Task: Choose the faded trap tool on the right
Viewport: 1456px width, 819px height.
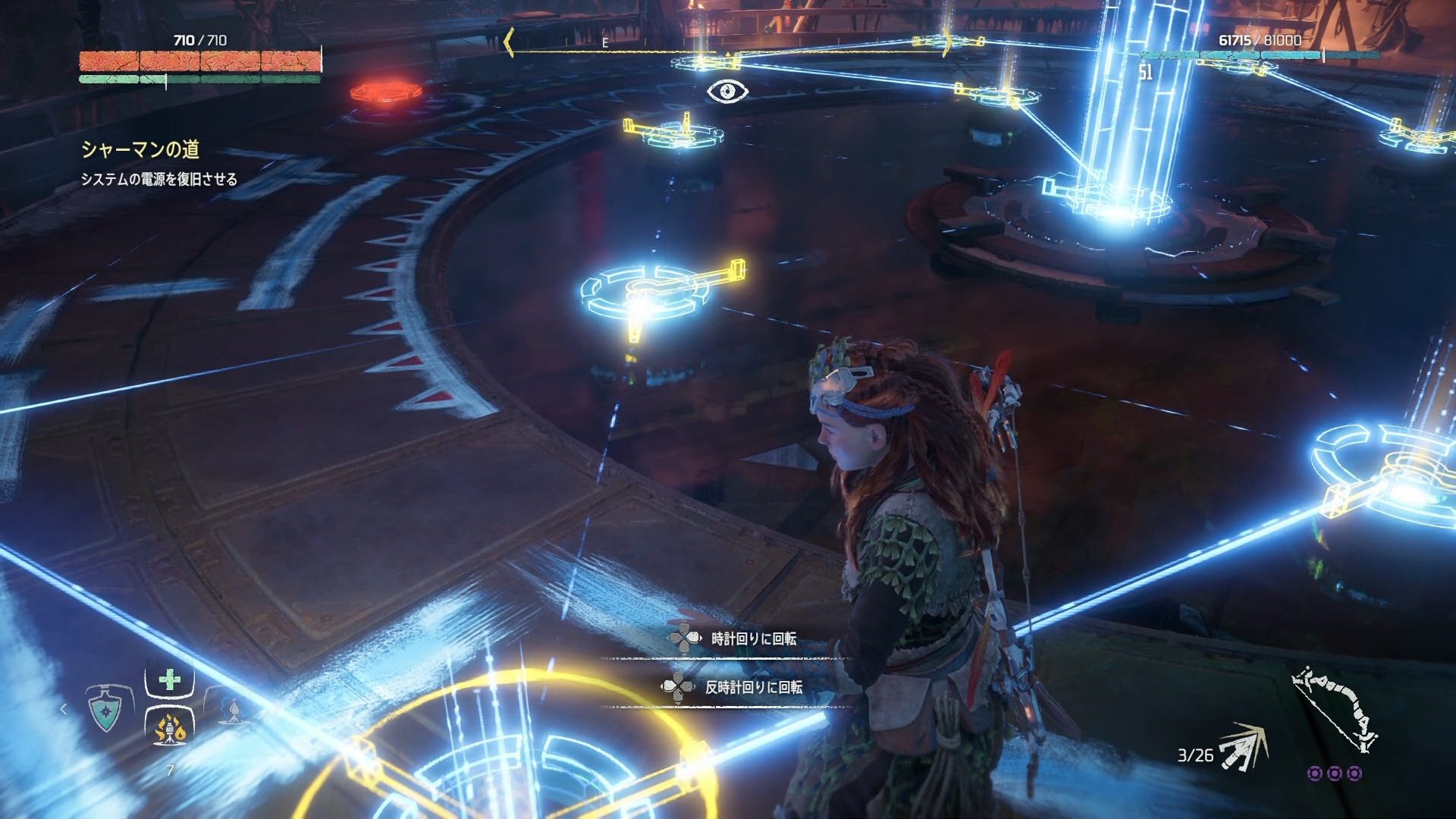Action: [x=231, y=711]
